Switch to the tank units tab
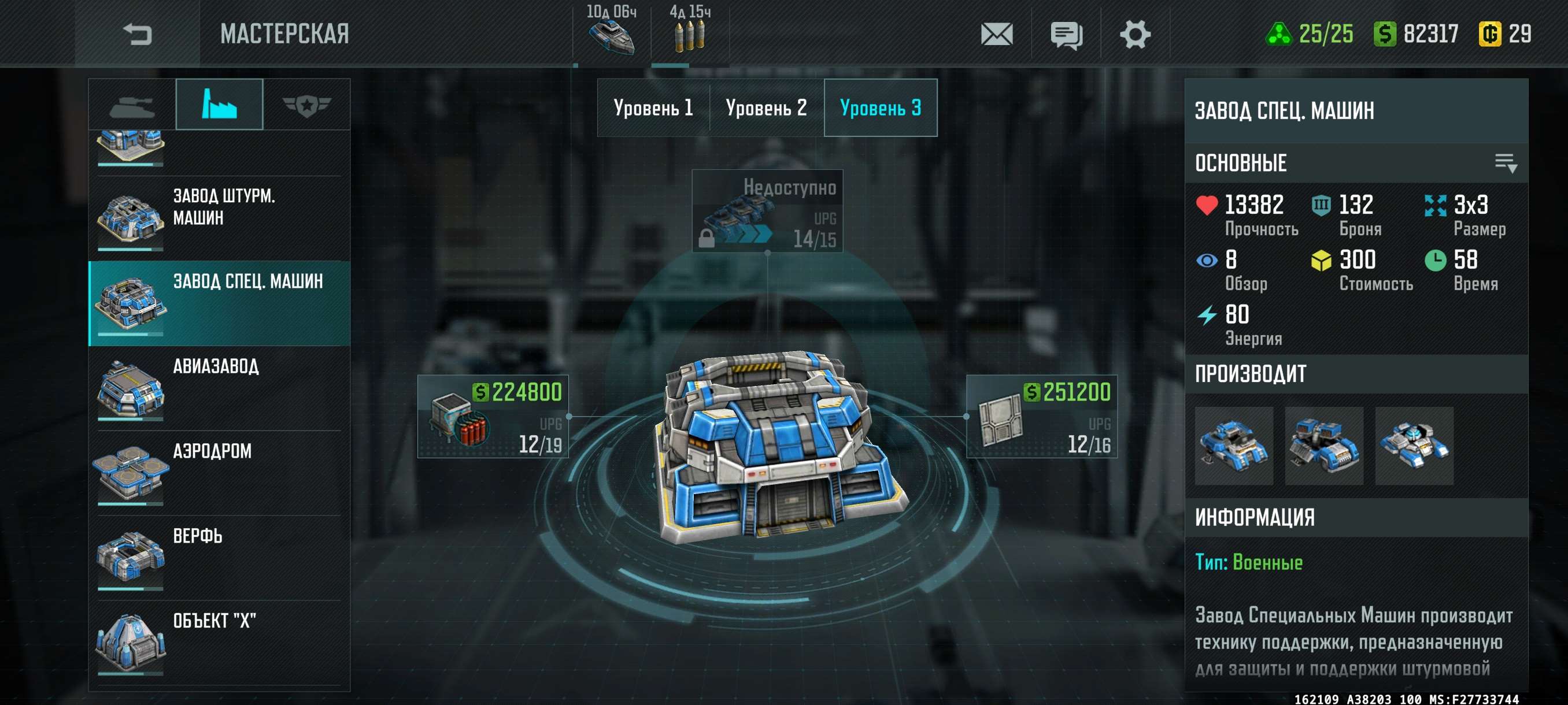Viewport: 1568px width, 705px height. 132,105
